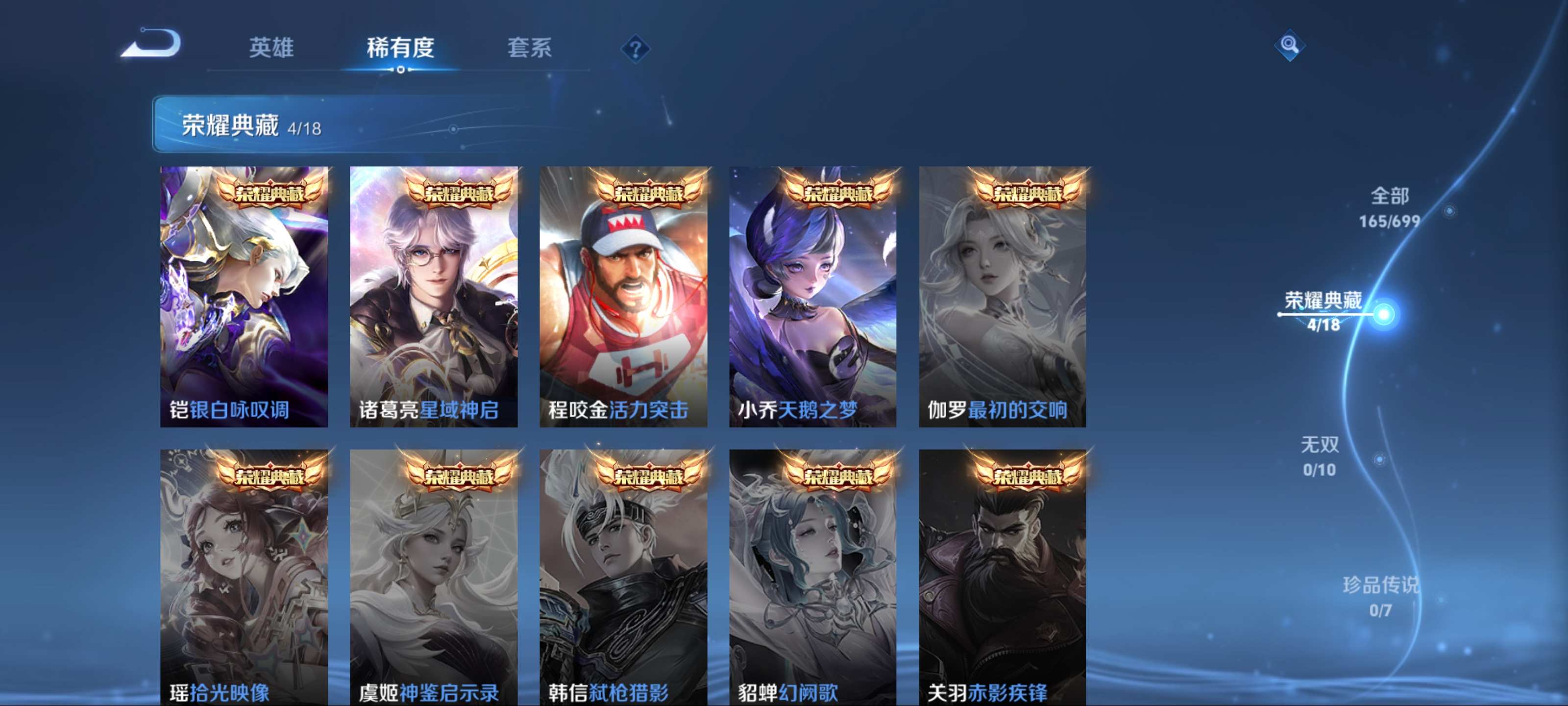Choose 小乔 天鹅之梦 skin card
Image resolution: width=1568 pixels, height=706 pixels.
click(812, 297)
